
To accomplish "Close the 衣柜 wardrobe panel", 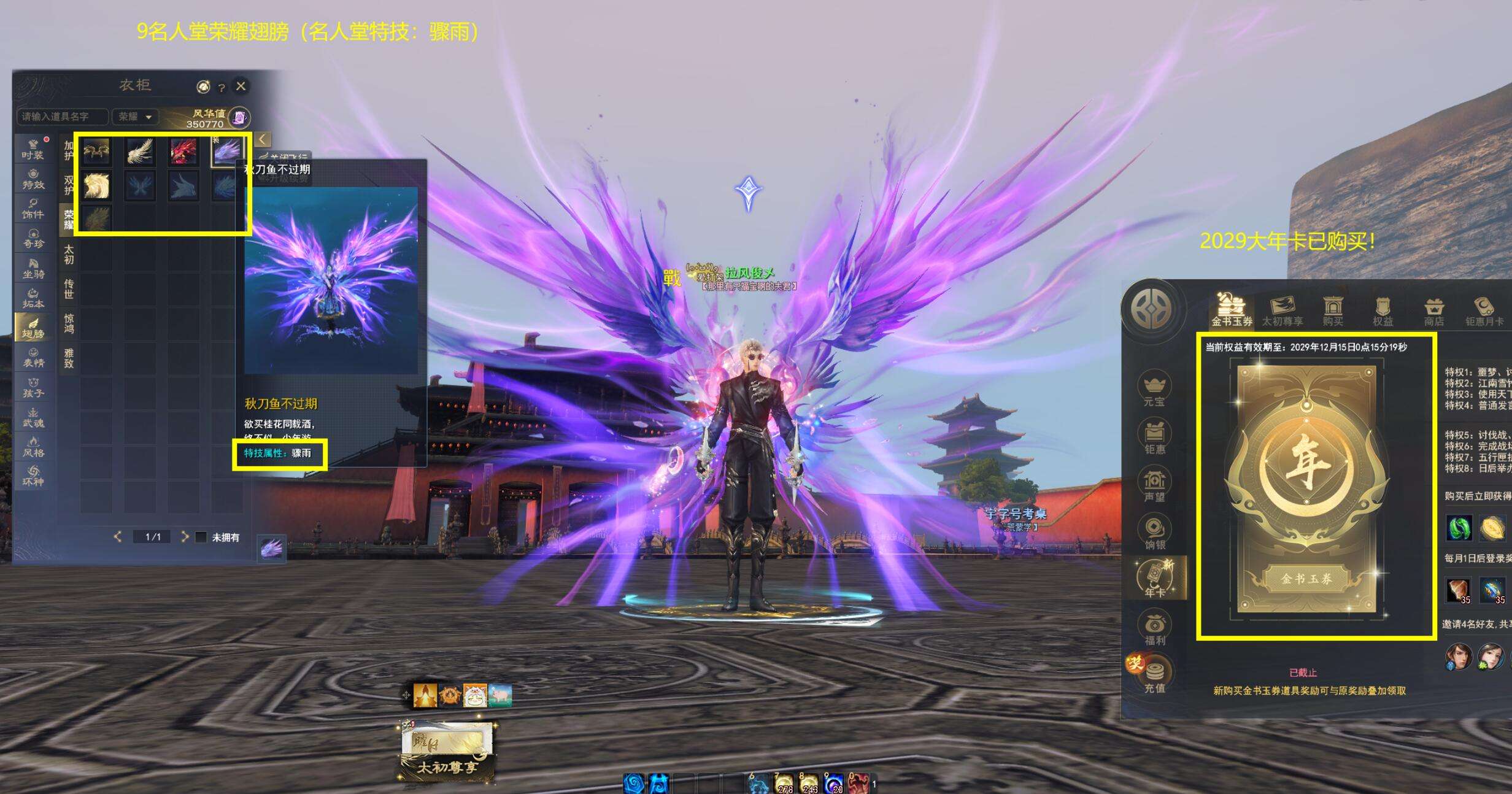I will [241, 87].
